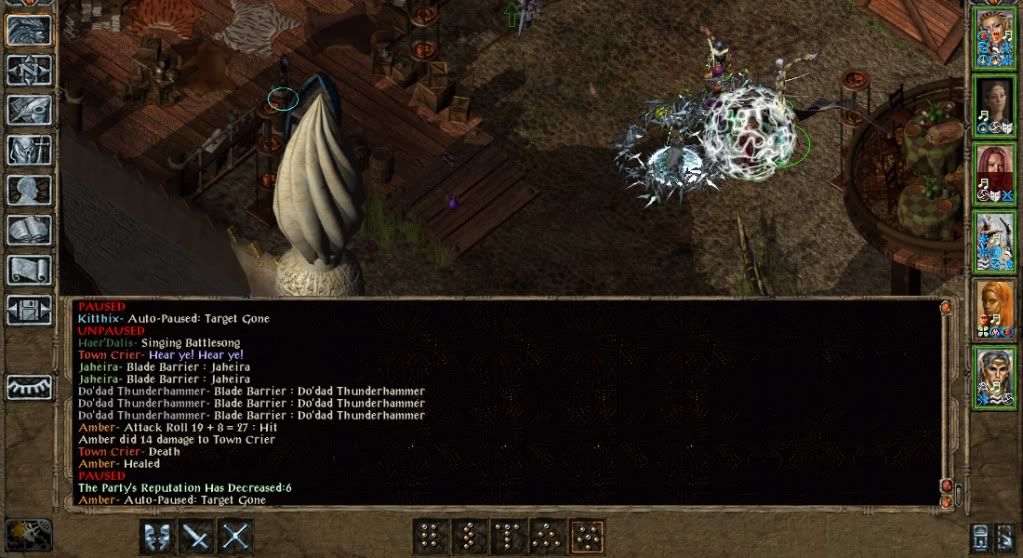Open the area map with the compass button

pyautogui.click(x=28, y=70)
